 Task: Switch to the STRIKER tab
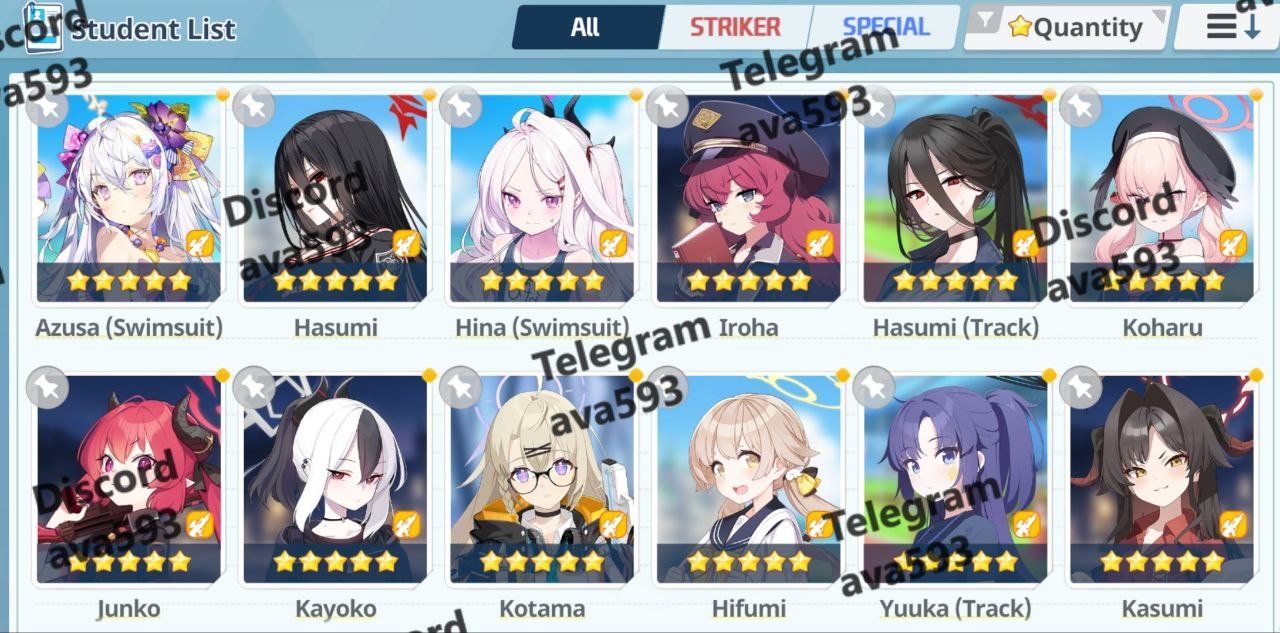pyautogui.click(x=735, y=27)
